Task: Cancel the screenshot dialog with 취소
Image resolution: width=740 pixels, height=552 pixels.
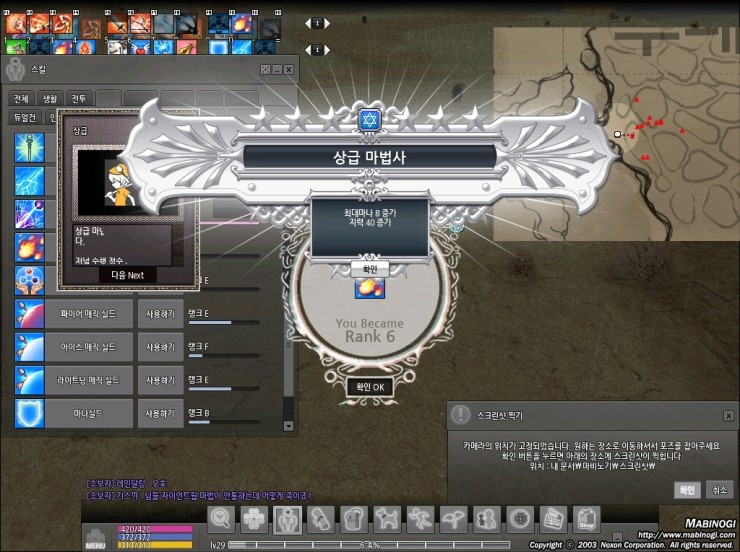Action: (x=718, y=490)
